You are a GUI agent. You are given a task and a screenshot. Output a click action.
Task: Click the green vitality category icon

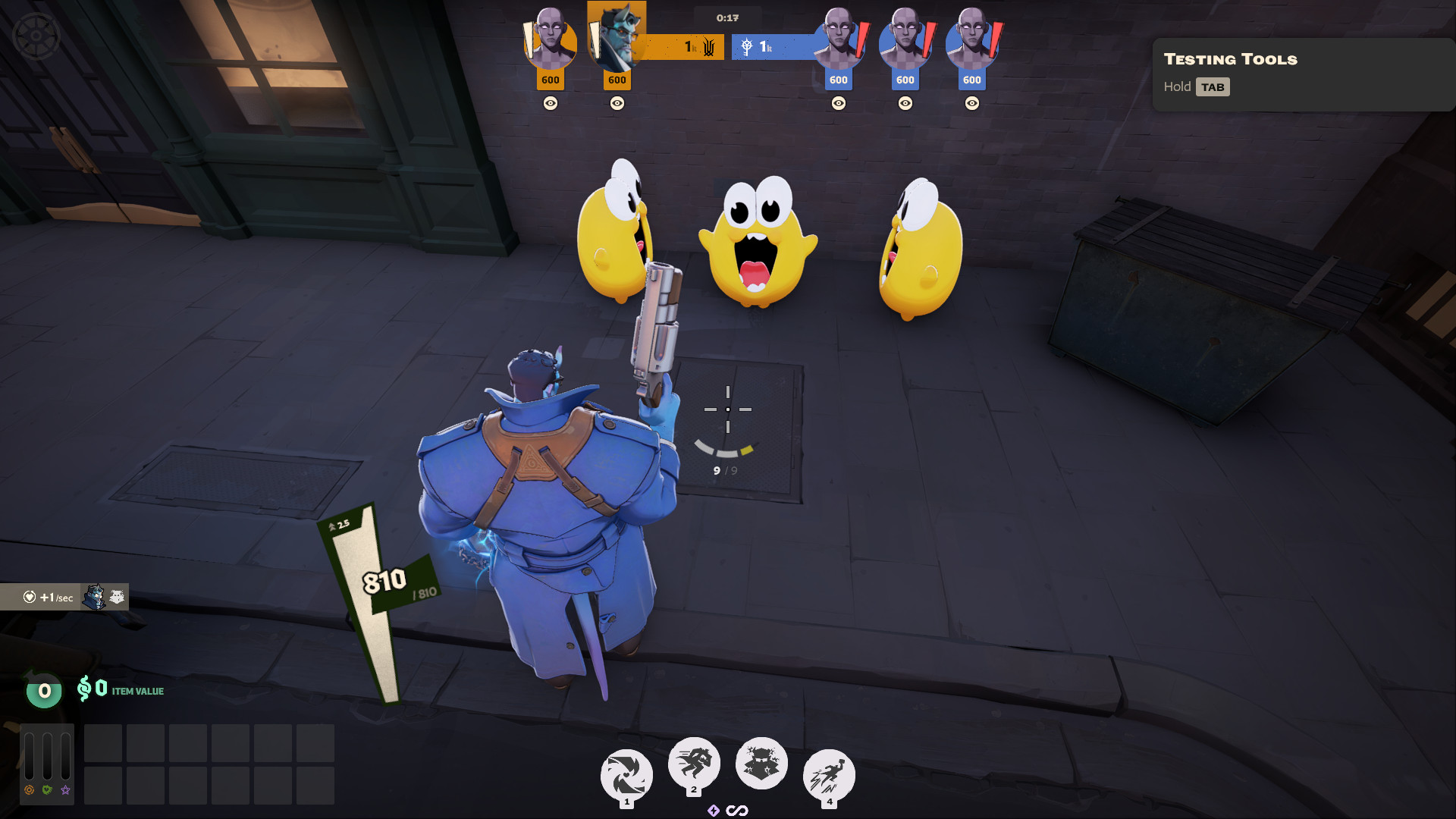tap(48, 790)
